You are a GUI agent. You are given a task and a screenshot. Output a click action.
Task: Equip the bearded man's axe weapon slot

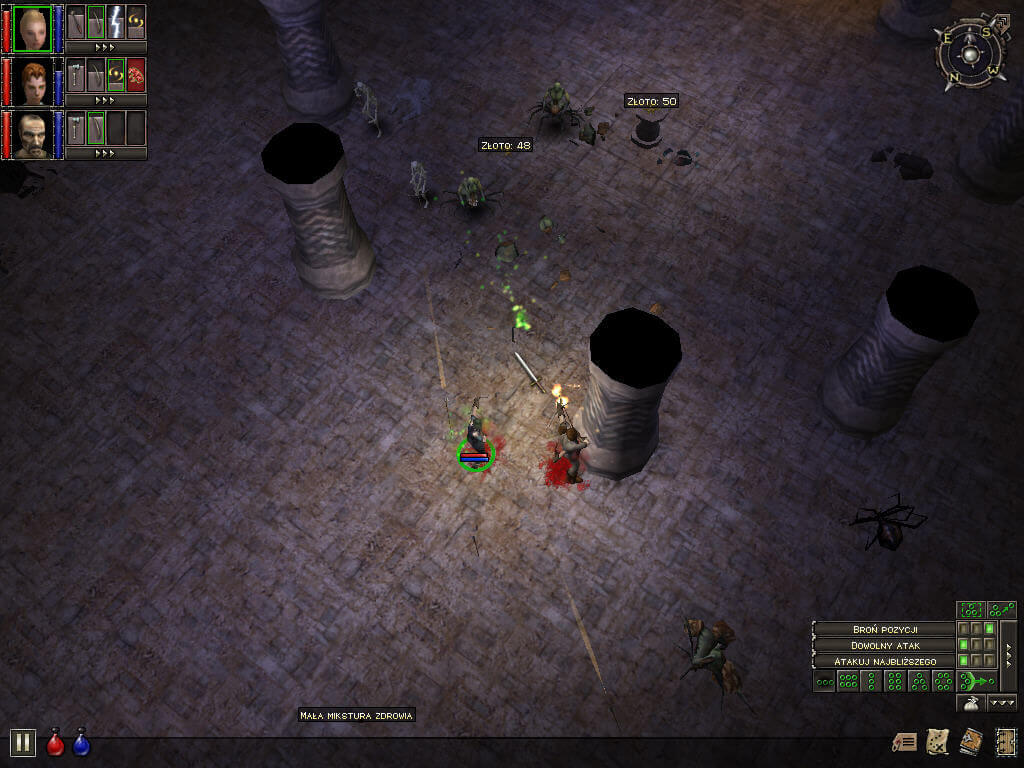[76, 128]
